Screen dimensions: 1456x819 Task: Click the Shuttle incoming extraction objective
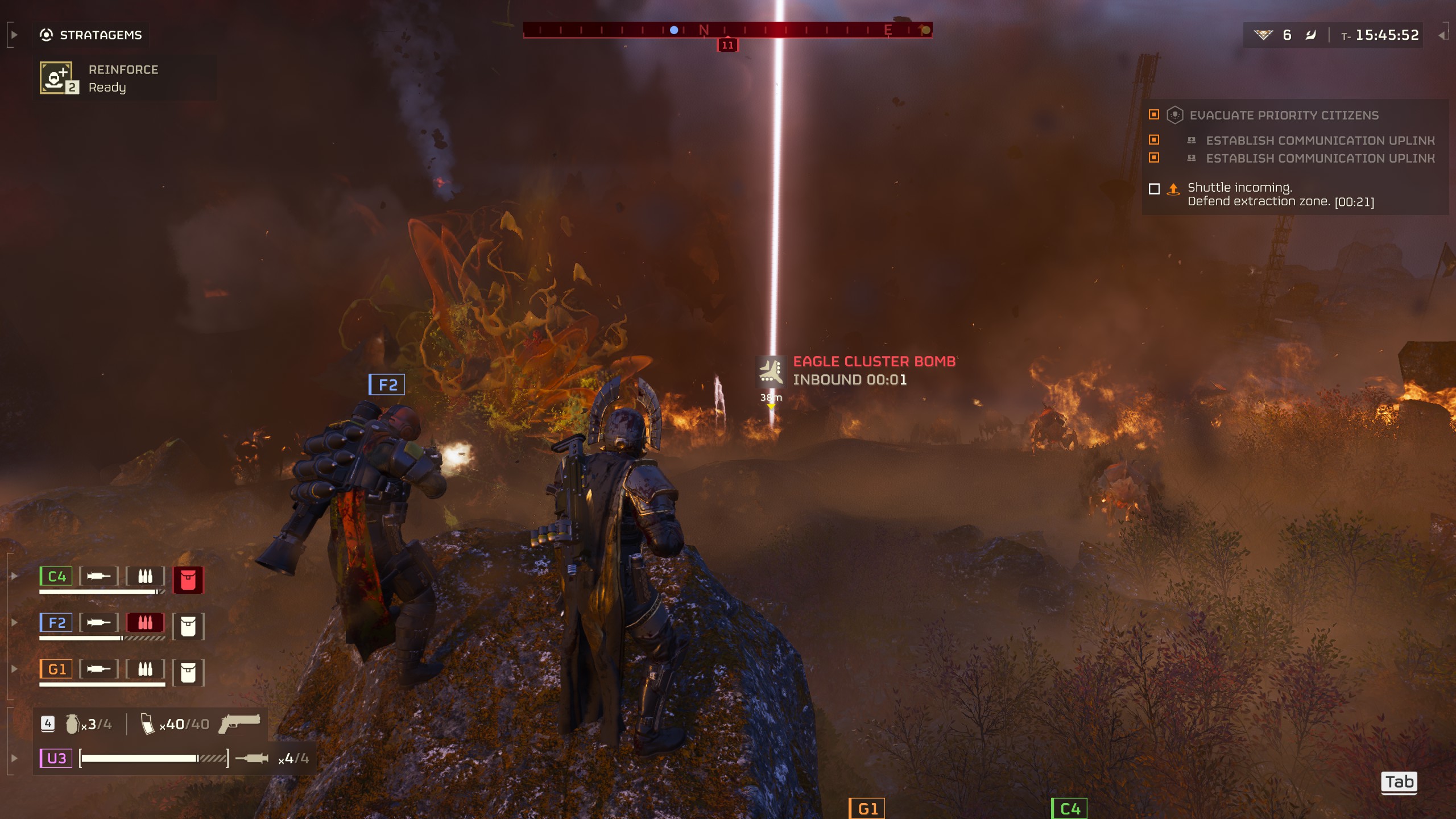click(x=1280, y=195)
